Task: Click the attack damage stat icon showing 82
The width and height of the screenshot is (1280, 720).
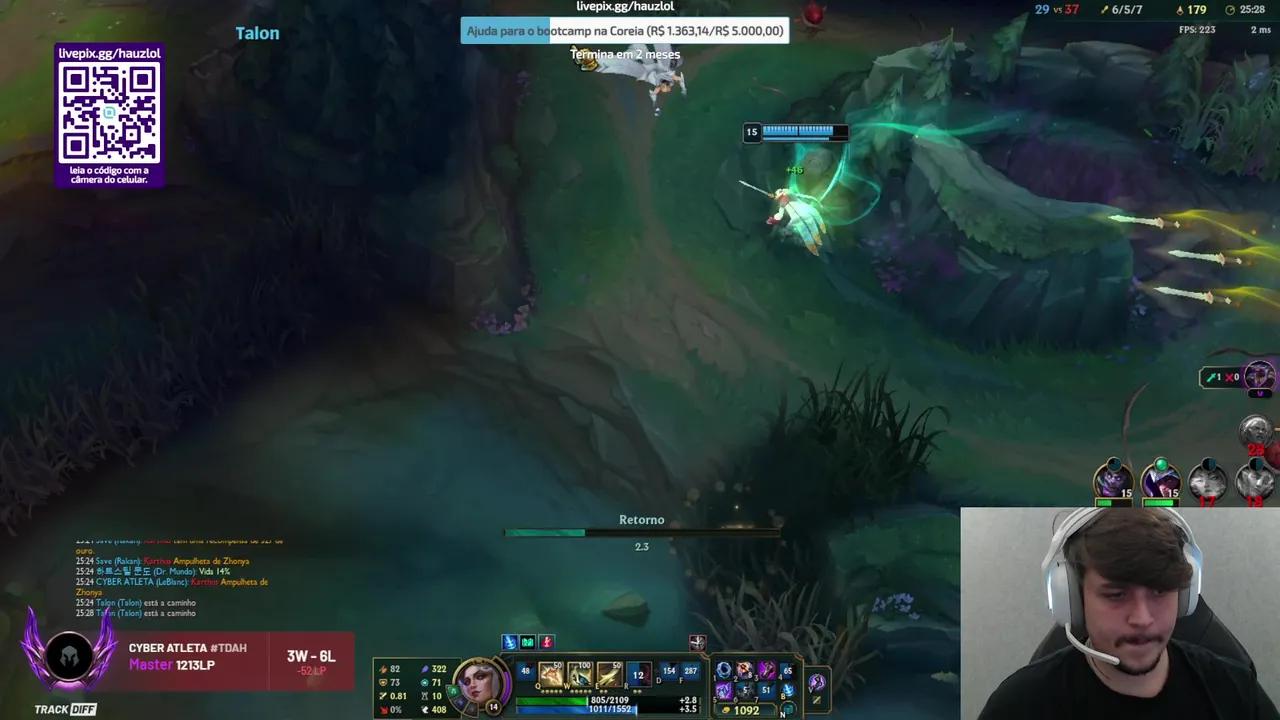Action: point(383,667)
